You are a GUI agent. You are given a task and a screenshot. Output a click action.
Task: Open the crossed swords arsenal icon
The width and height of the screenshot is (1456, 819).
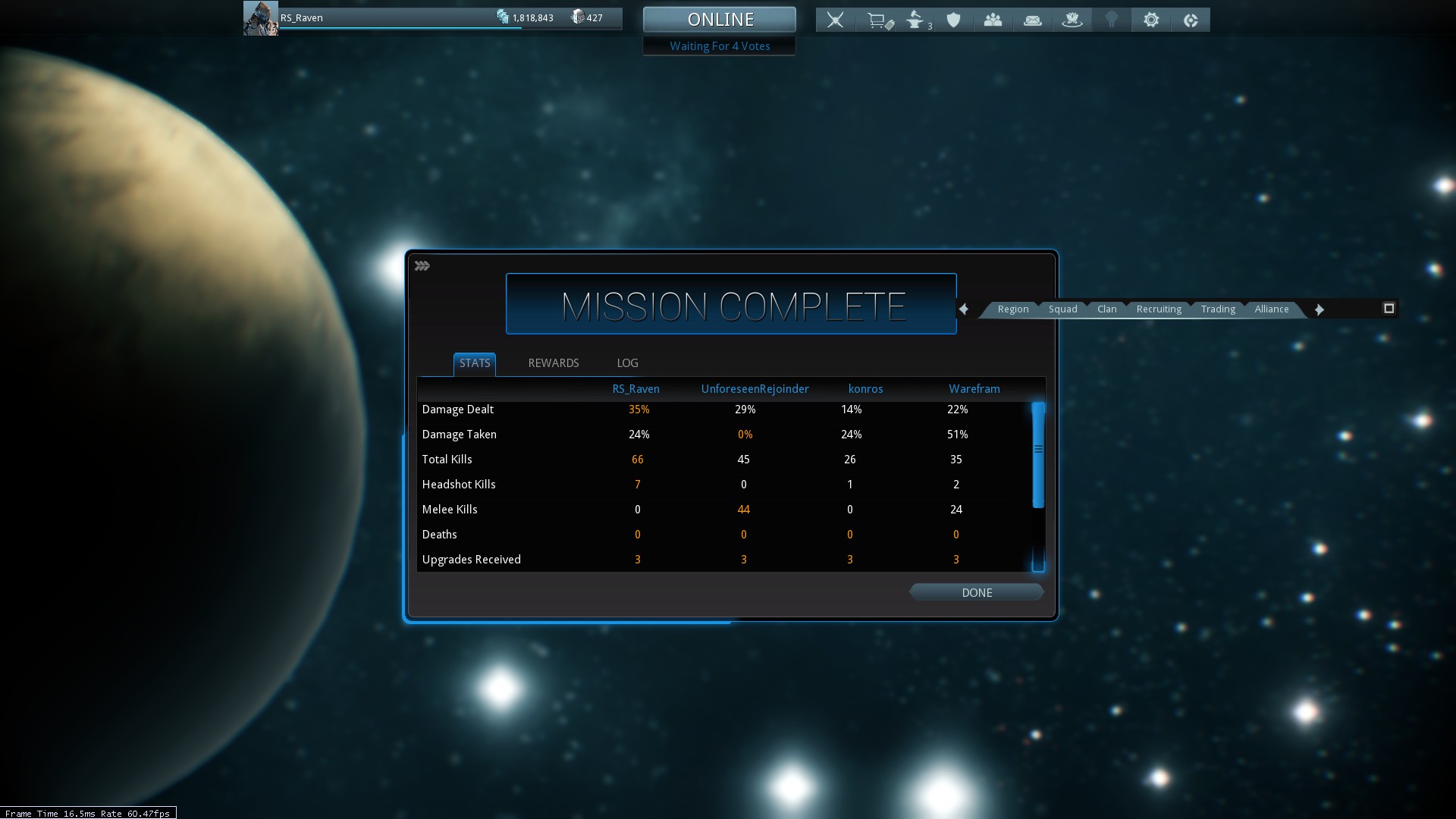click(x=835, y=20)
